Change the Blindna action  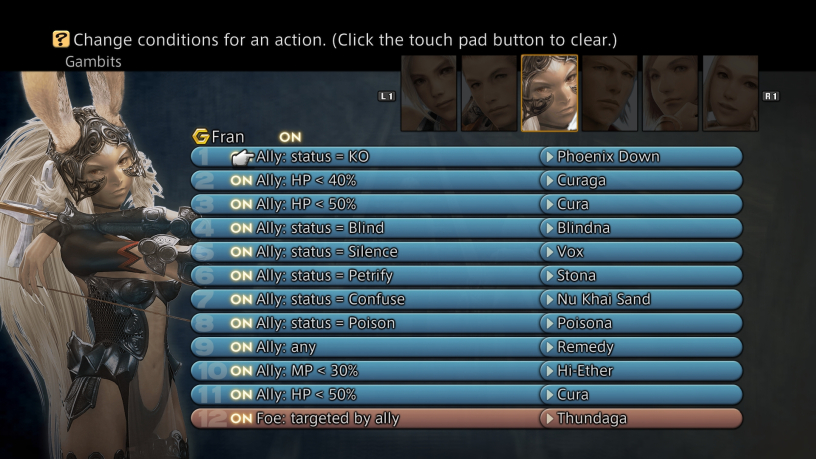point(583,228)
